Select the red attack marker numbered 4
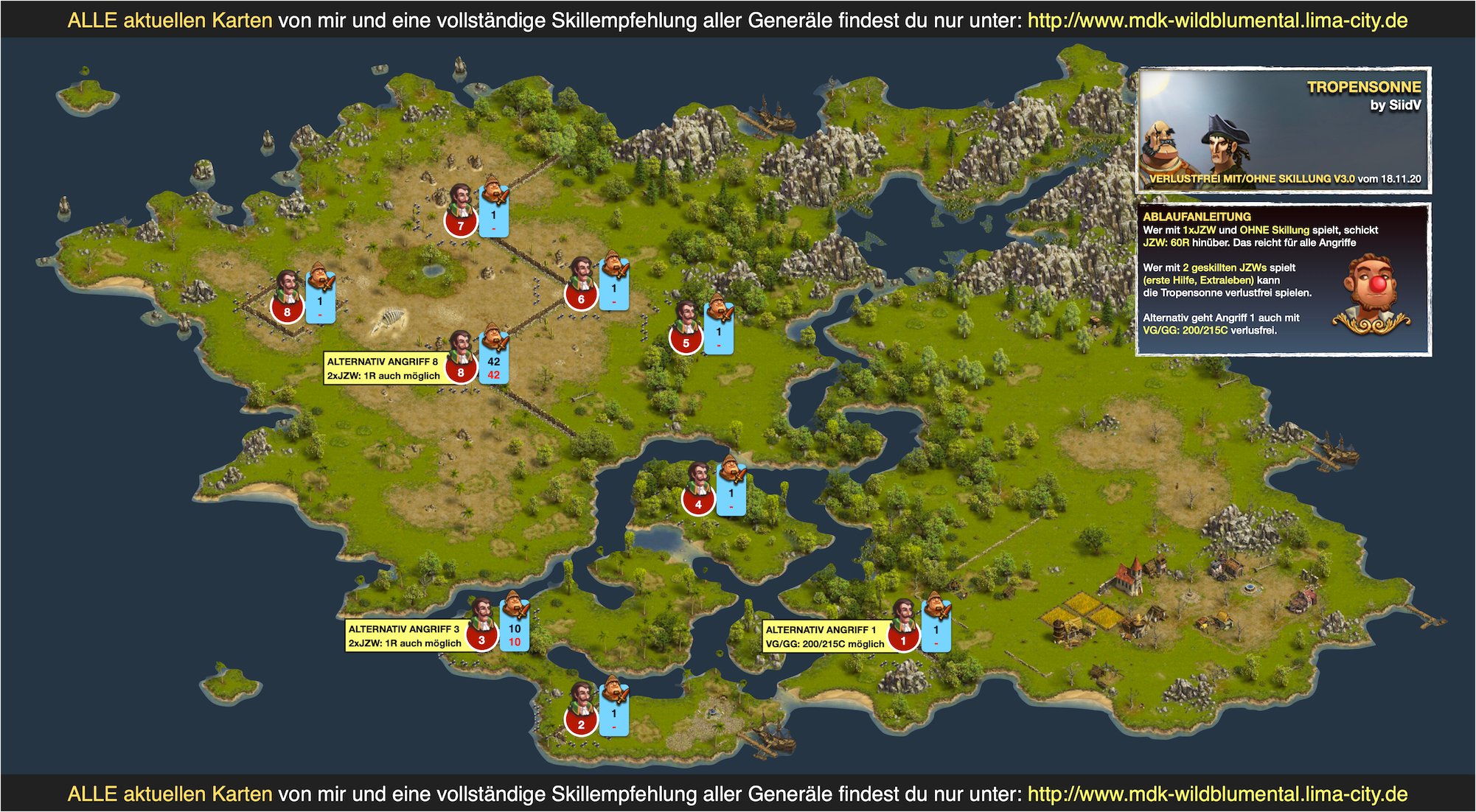 point(698,504)
